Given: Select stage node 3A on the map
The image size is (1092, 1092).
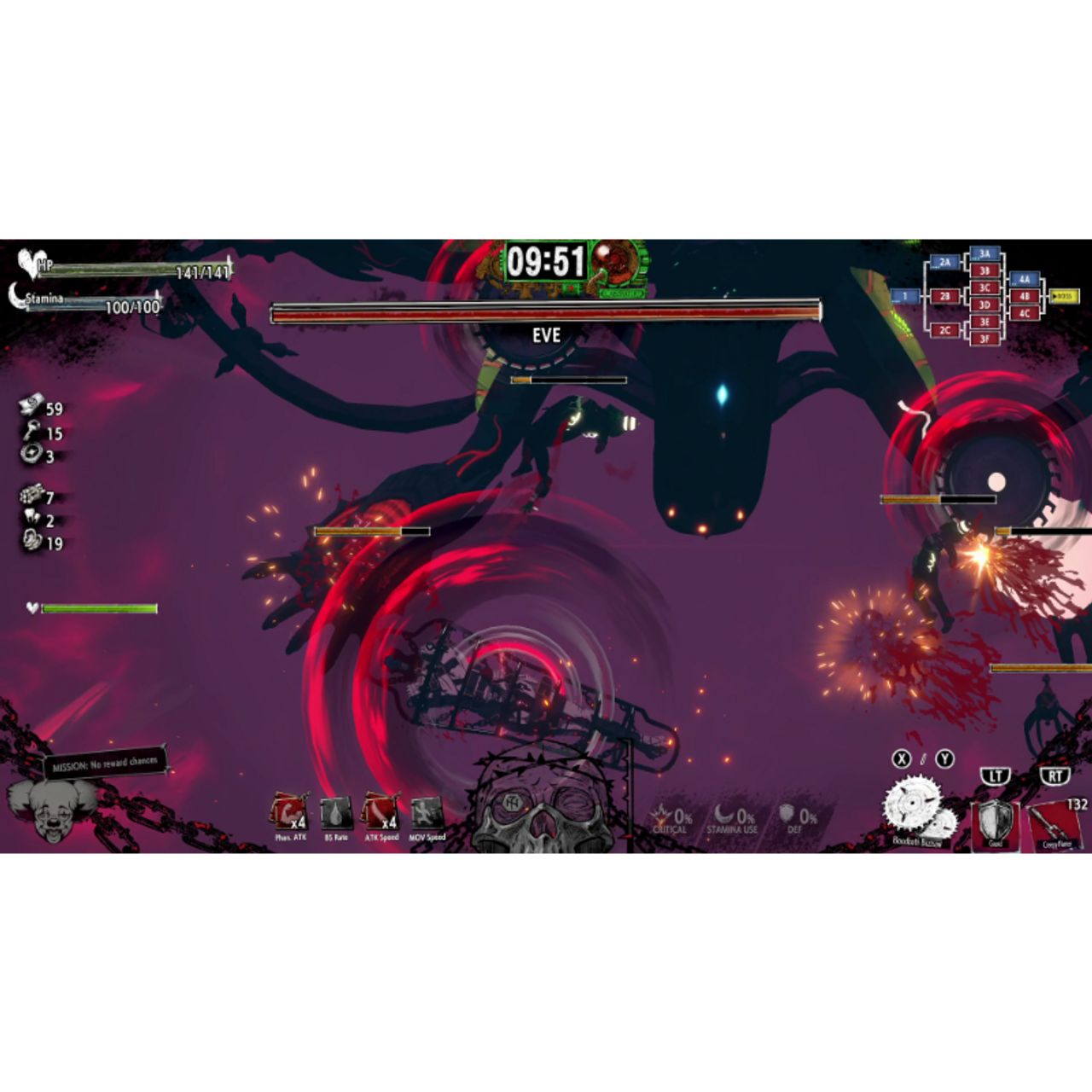Looking at the screenshot, I should pos(985,254).
